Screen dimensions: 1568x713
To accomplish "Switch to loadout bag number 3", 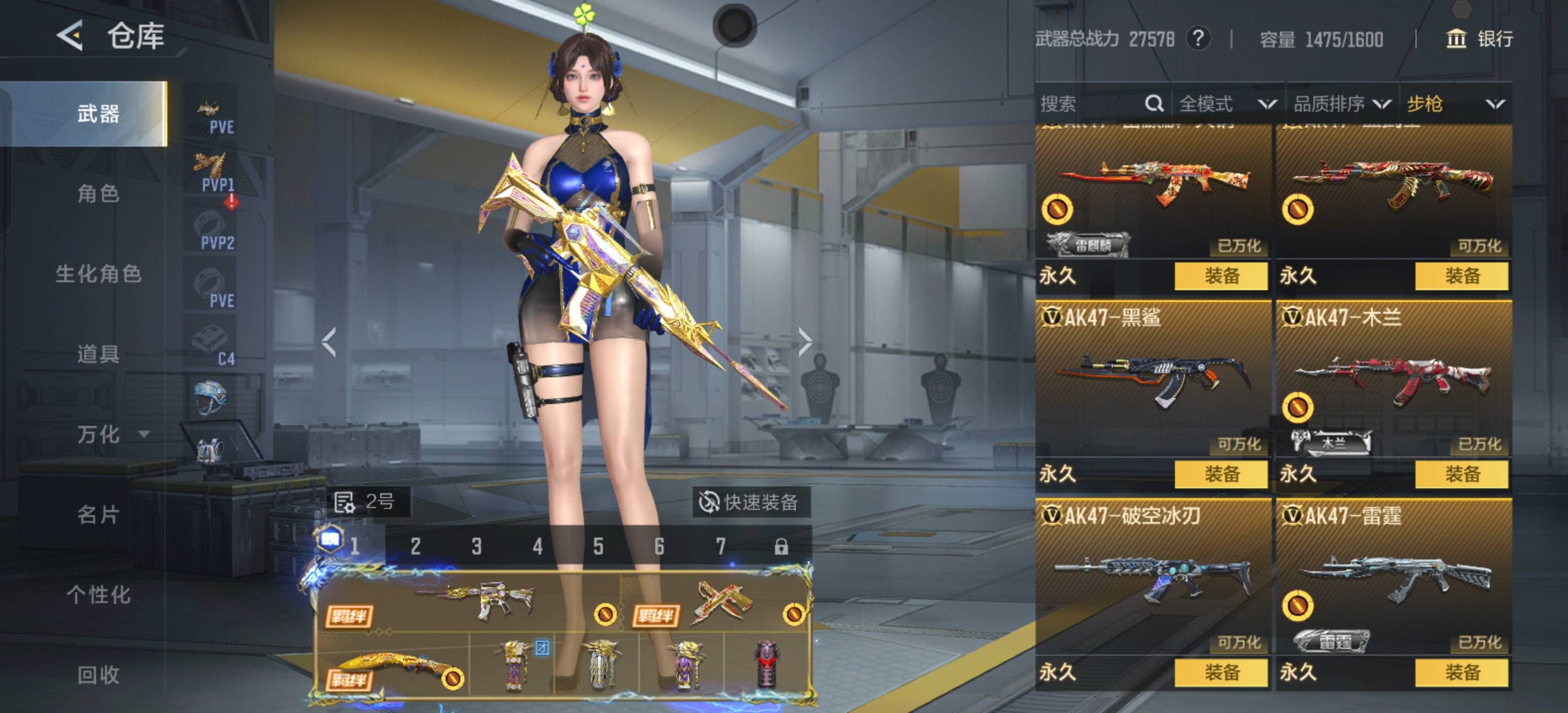I will (476, 546).
